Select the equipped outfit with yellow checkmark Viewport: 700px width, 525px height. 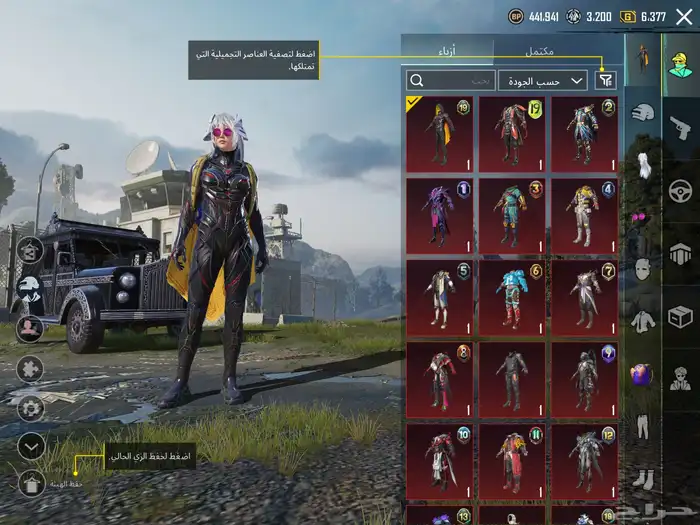(x=440, y=134)
